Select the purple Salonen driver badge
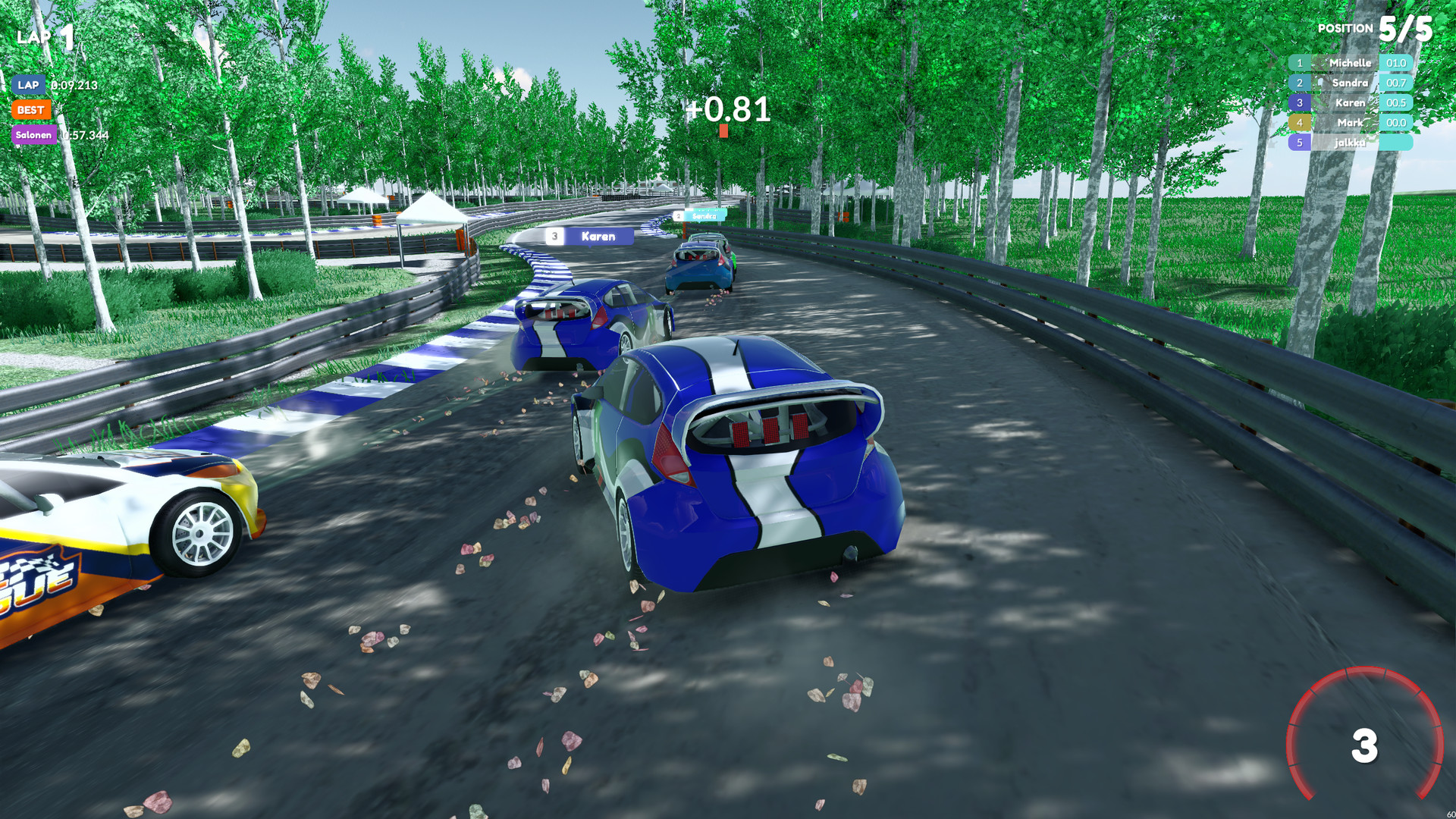Screen dimensions: 1456x819 click(33, 134)
